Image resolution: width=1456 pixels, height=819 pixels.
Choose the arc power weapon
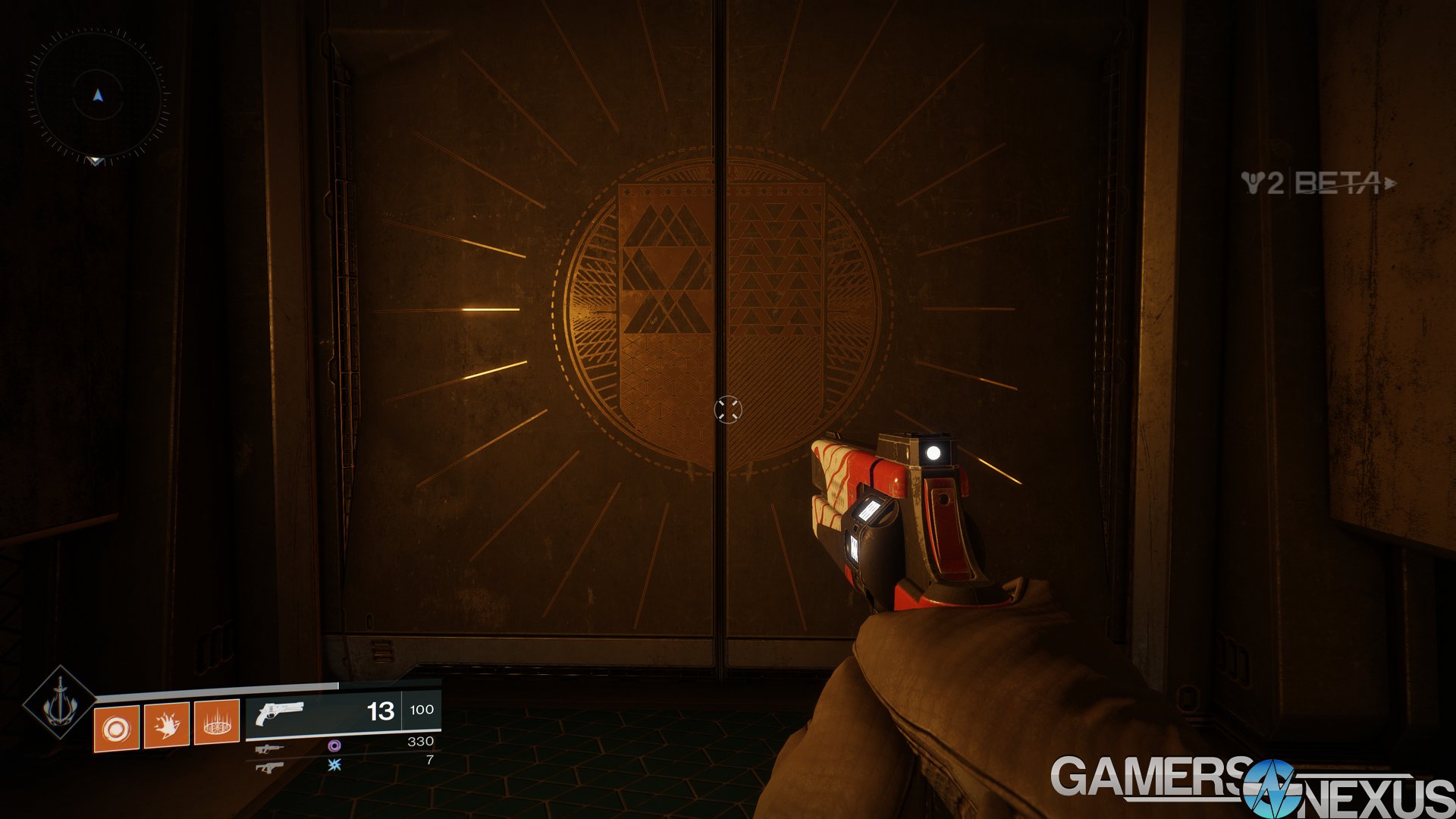click(270, 767)
